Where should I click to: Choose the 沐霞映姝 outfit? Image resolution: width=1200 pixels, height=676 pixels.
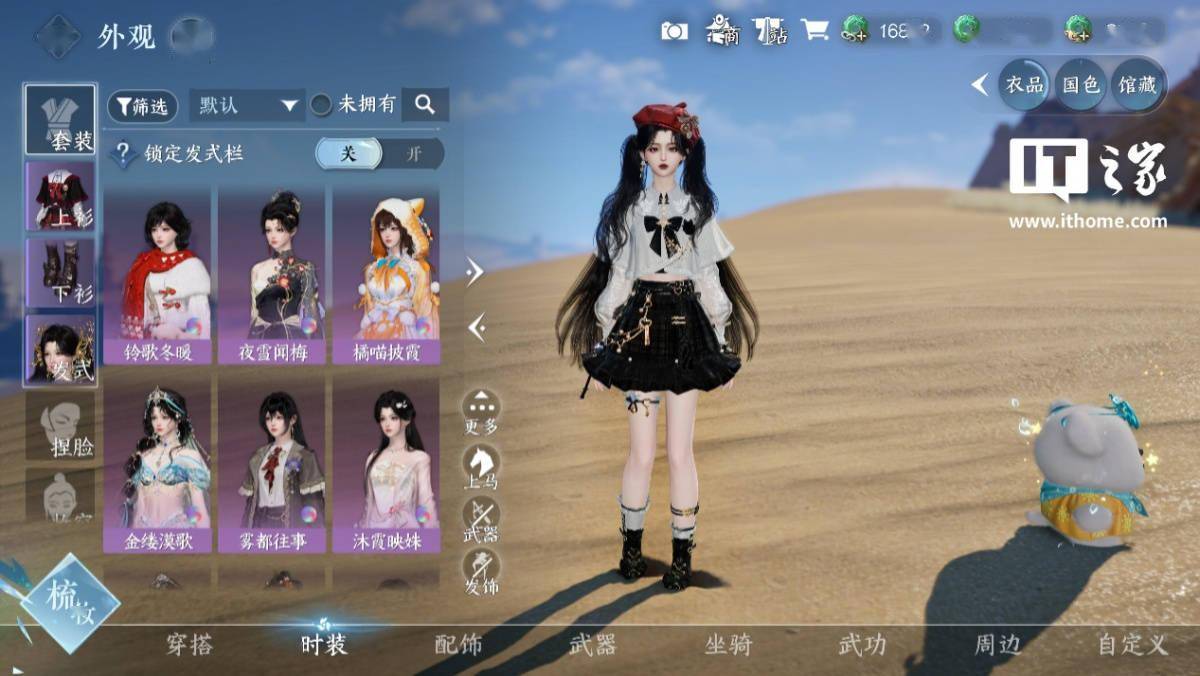click(x=386, y=464)
